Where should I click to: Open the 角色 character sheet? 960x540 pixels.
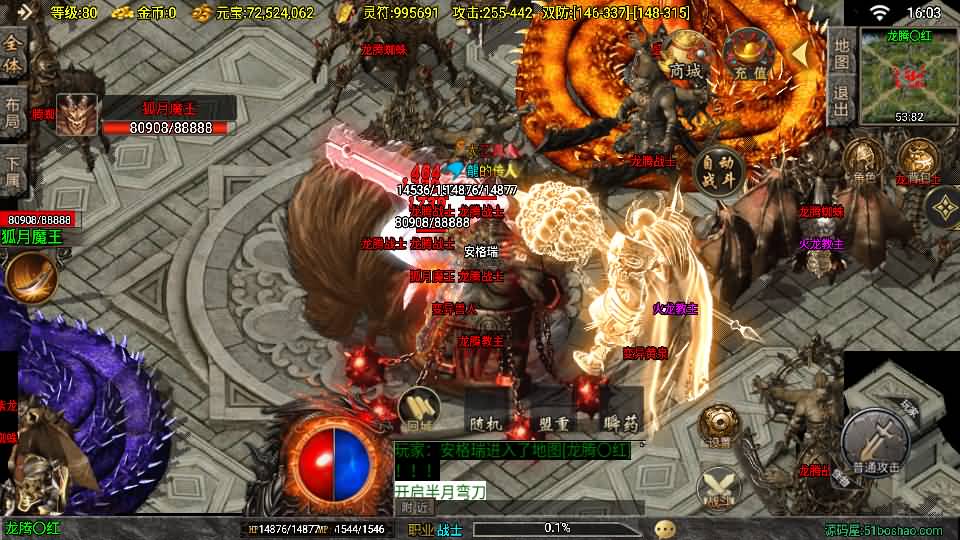coord(862,162)
